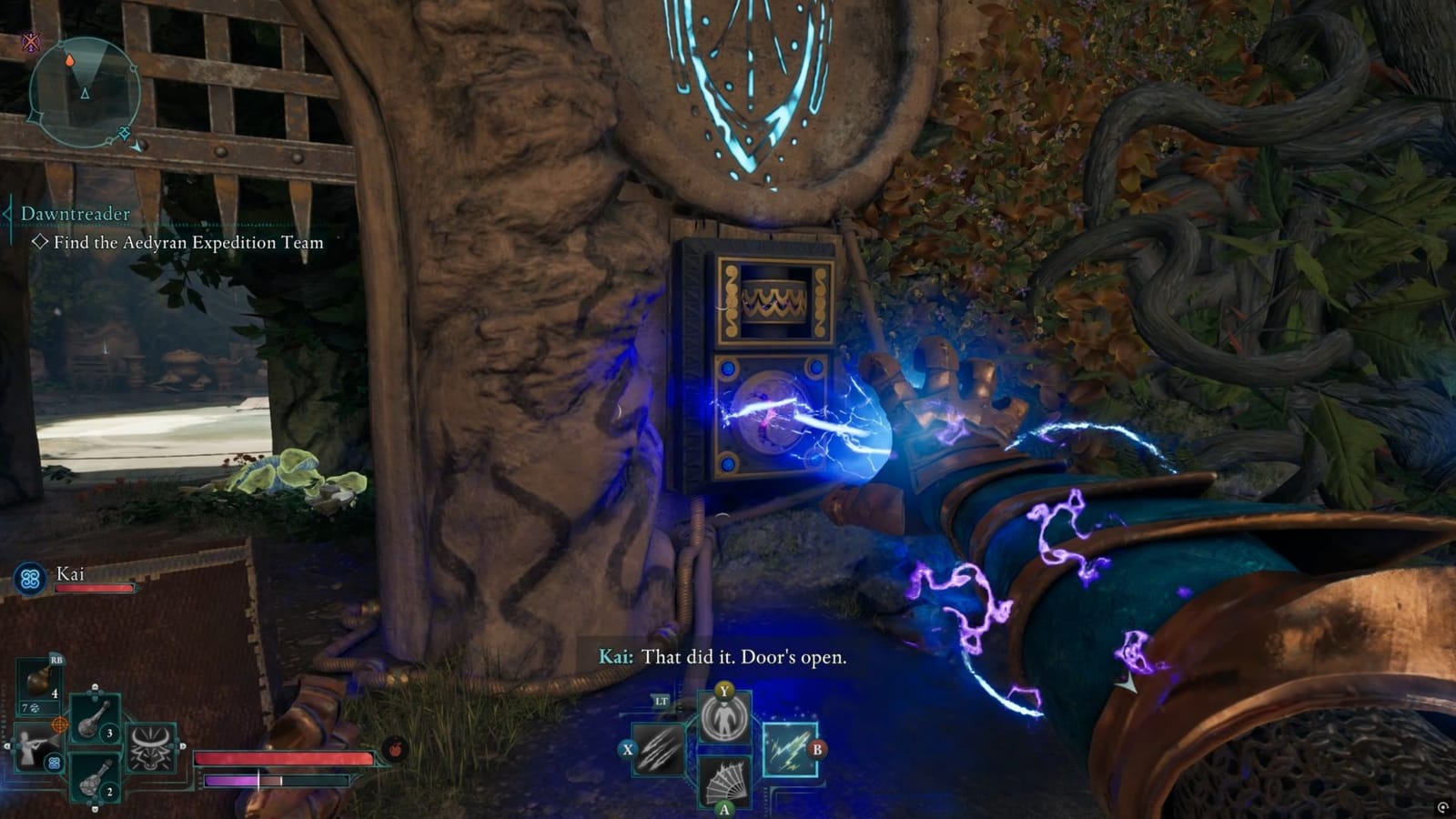Image resolution: width=1456 pixels, height=819 pixels.
Task: Expand the upward arrow above the quickslot wheel
Action: [96, 686]
